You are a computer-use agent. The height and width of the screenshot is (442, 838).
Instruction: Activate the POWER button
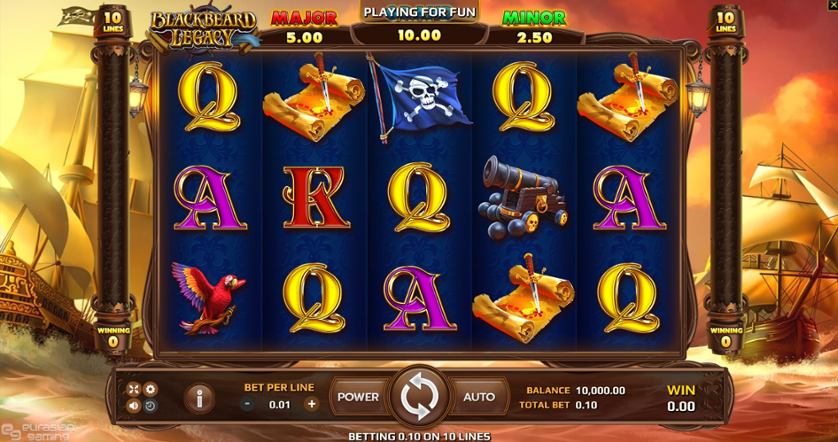click(357, 397)
